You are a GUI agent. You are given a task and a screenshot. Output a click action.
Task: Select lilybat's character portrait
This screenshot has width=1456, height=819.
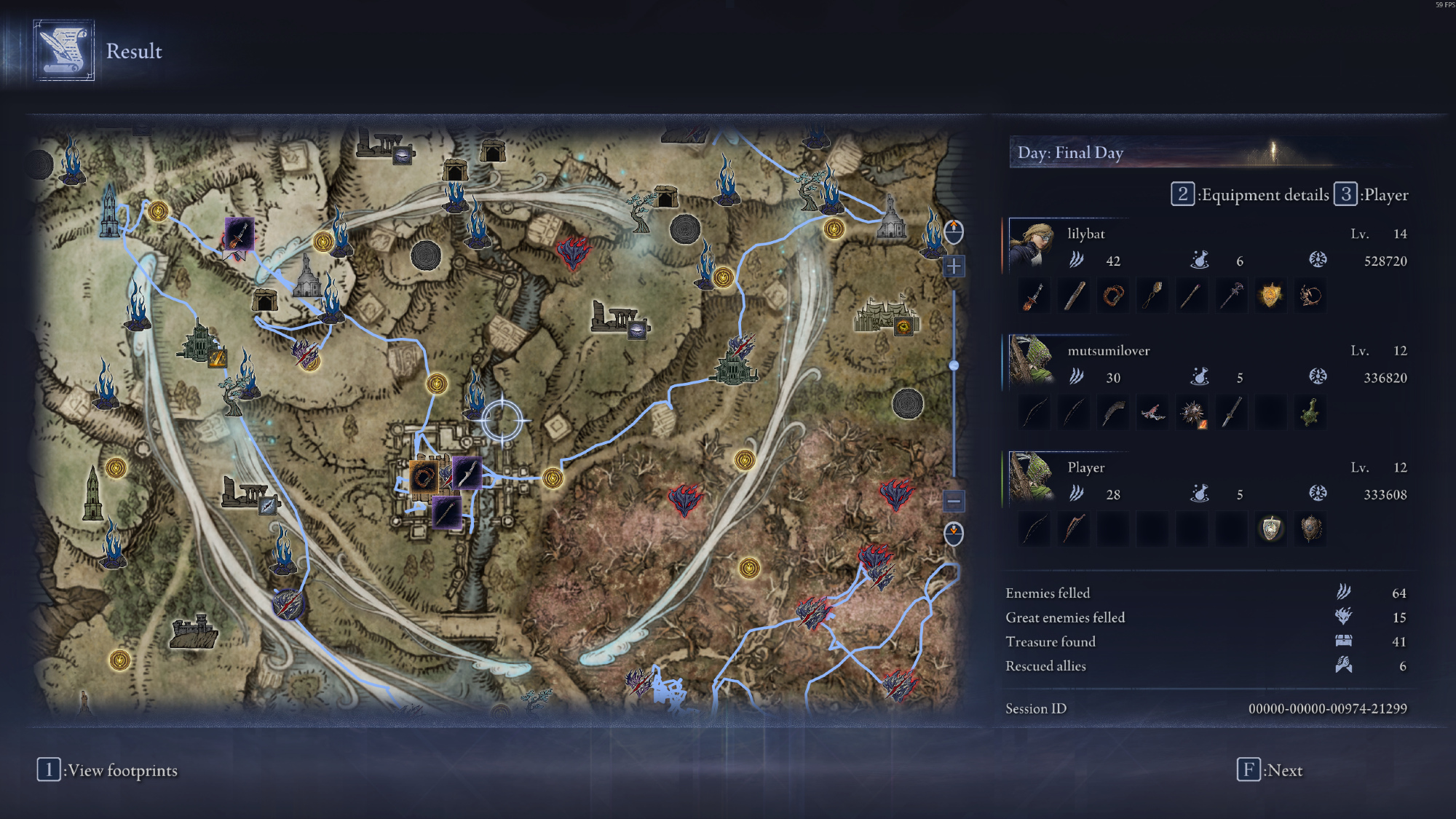coord(1032,245)
